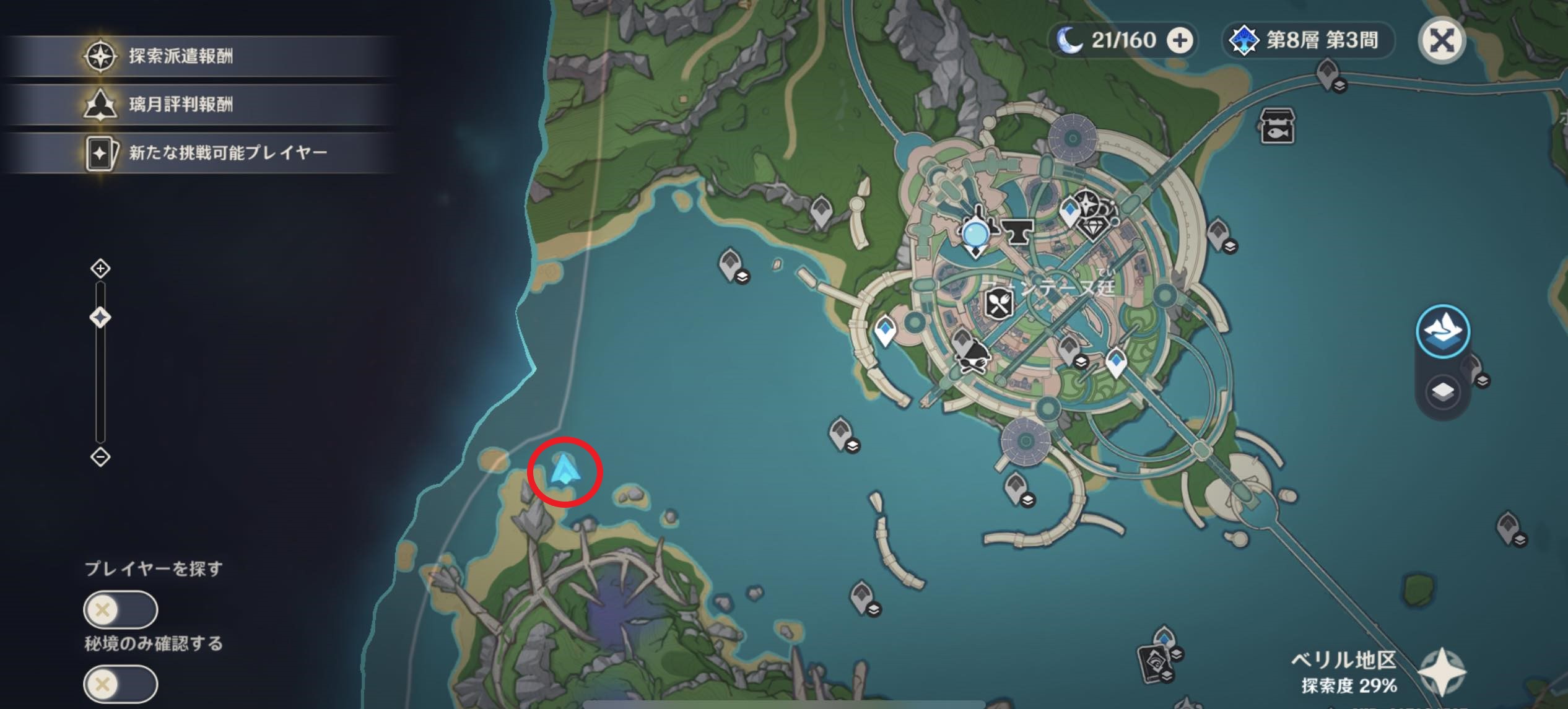Select the fishing shop map marker
This screenshot has height=709, width=1568.
pos(1277,126)
